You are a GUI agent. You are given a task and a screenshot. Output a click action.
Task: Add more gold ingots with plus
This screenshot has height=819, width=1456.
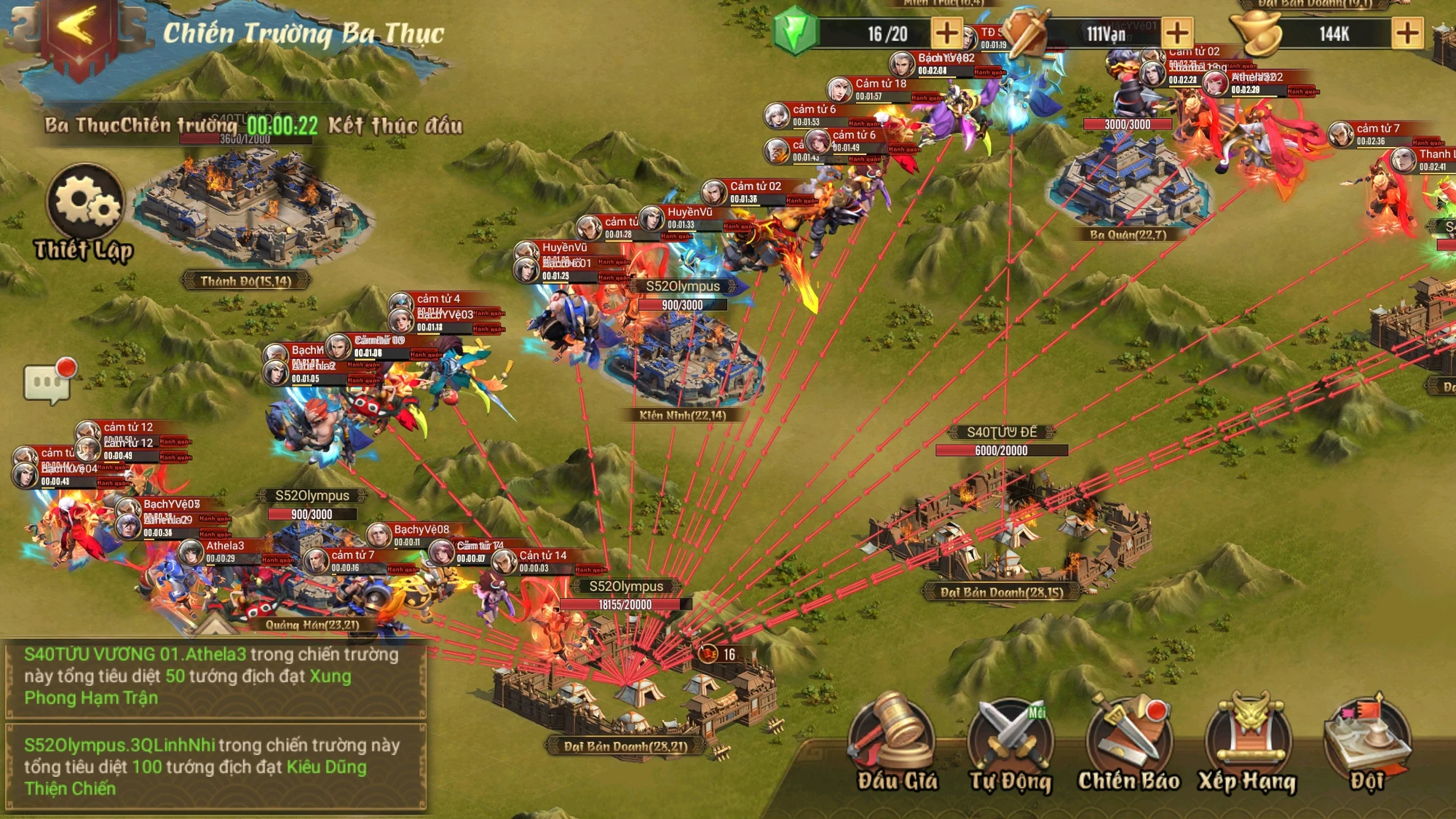point(1407,33)
